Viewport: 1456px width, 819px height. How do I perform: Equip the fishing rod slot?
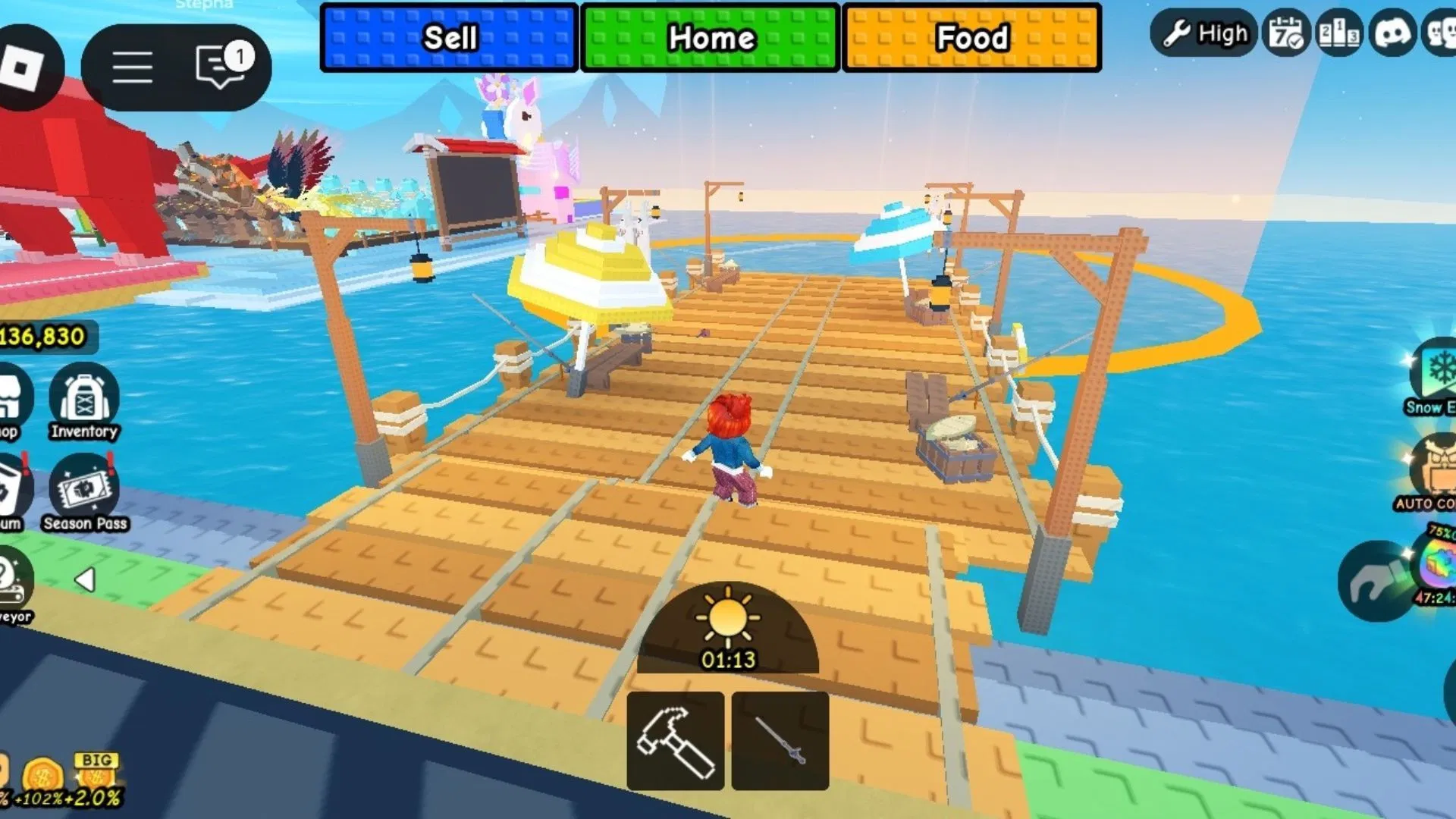[x=780, y=741]
